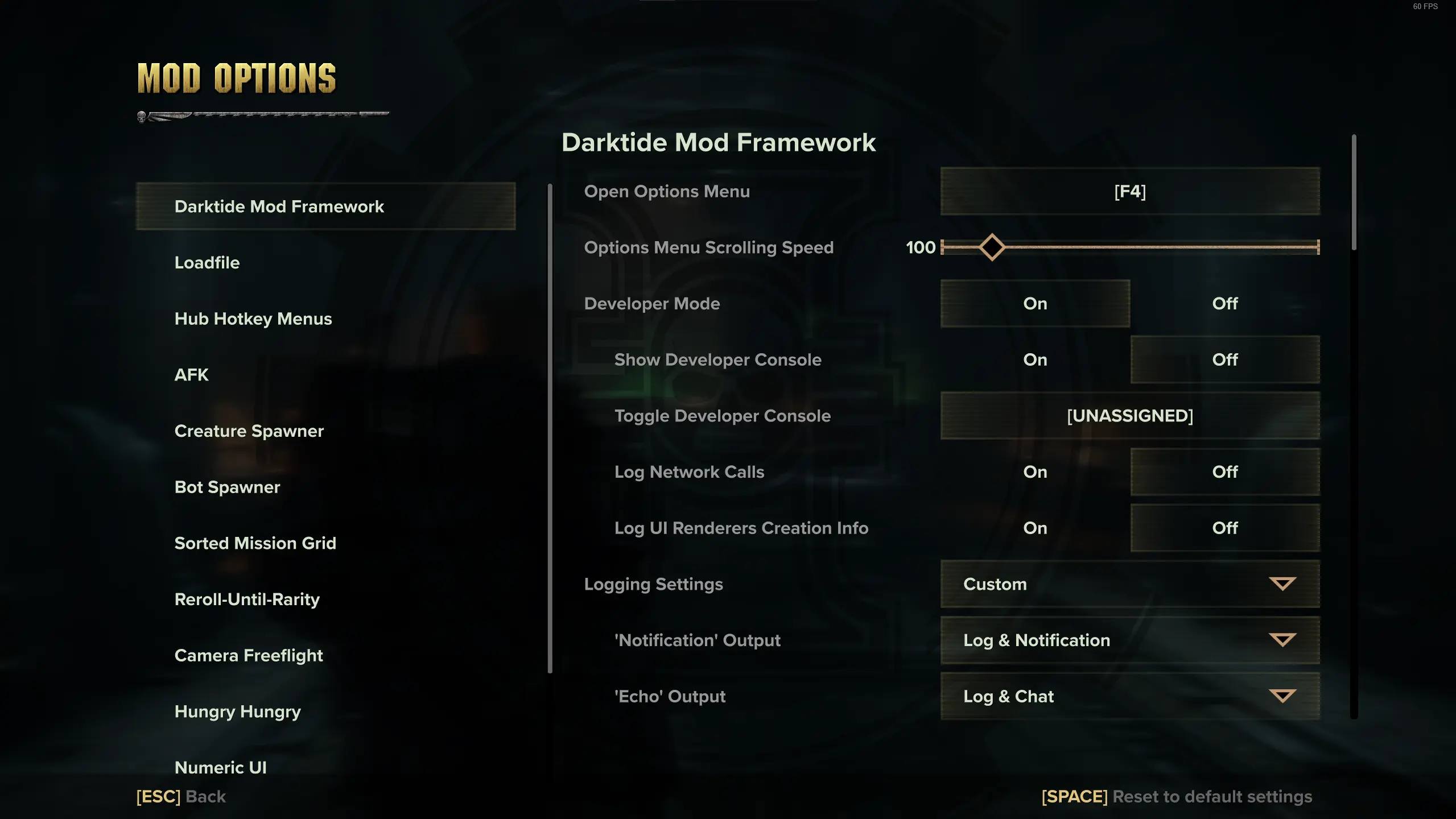1456x819 pixels.
Task: Open Camera Freeflight mod settings
Action: (x=249, y=655)
